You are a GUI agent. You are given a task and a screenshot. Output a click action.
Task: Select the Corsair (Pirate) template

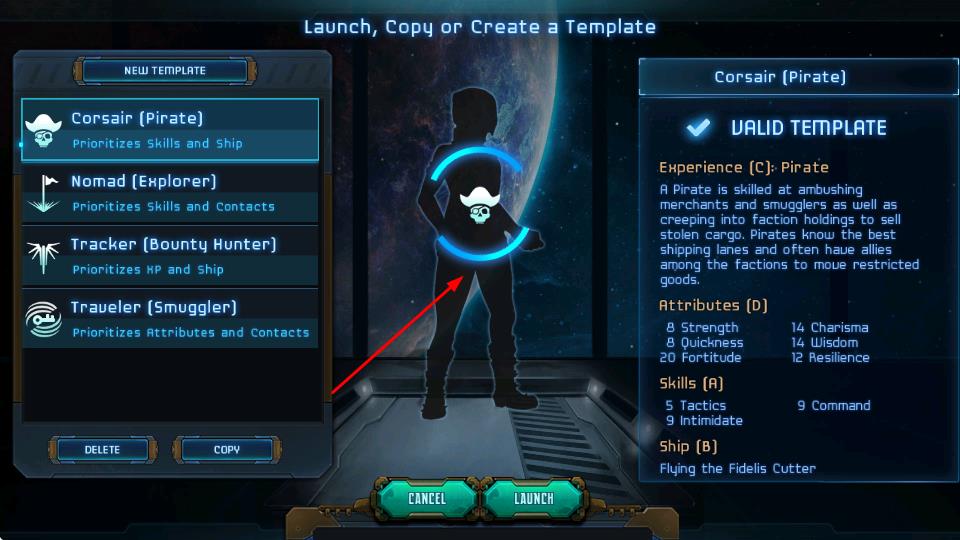[x=170, y=130]
